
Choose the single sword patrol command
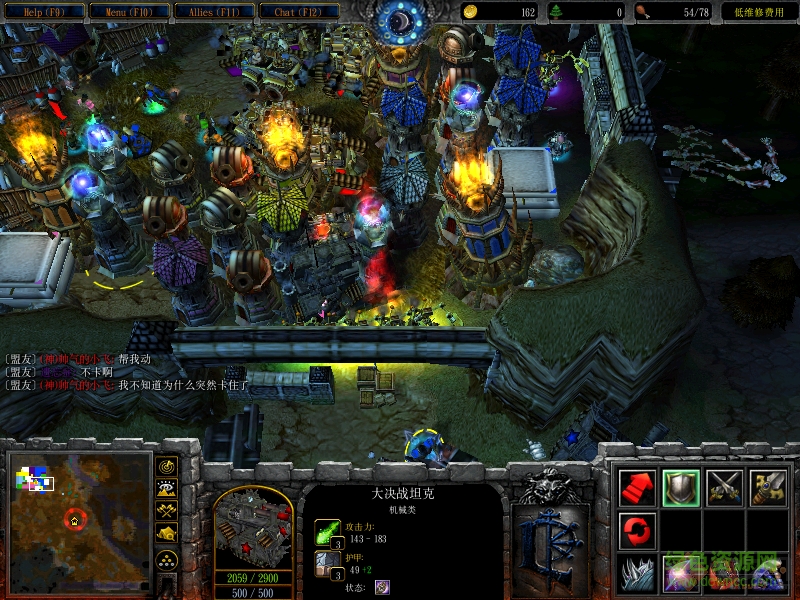pyautogui.click(x=768, y=487)
